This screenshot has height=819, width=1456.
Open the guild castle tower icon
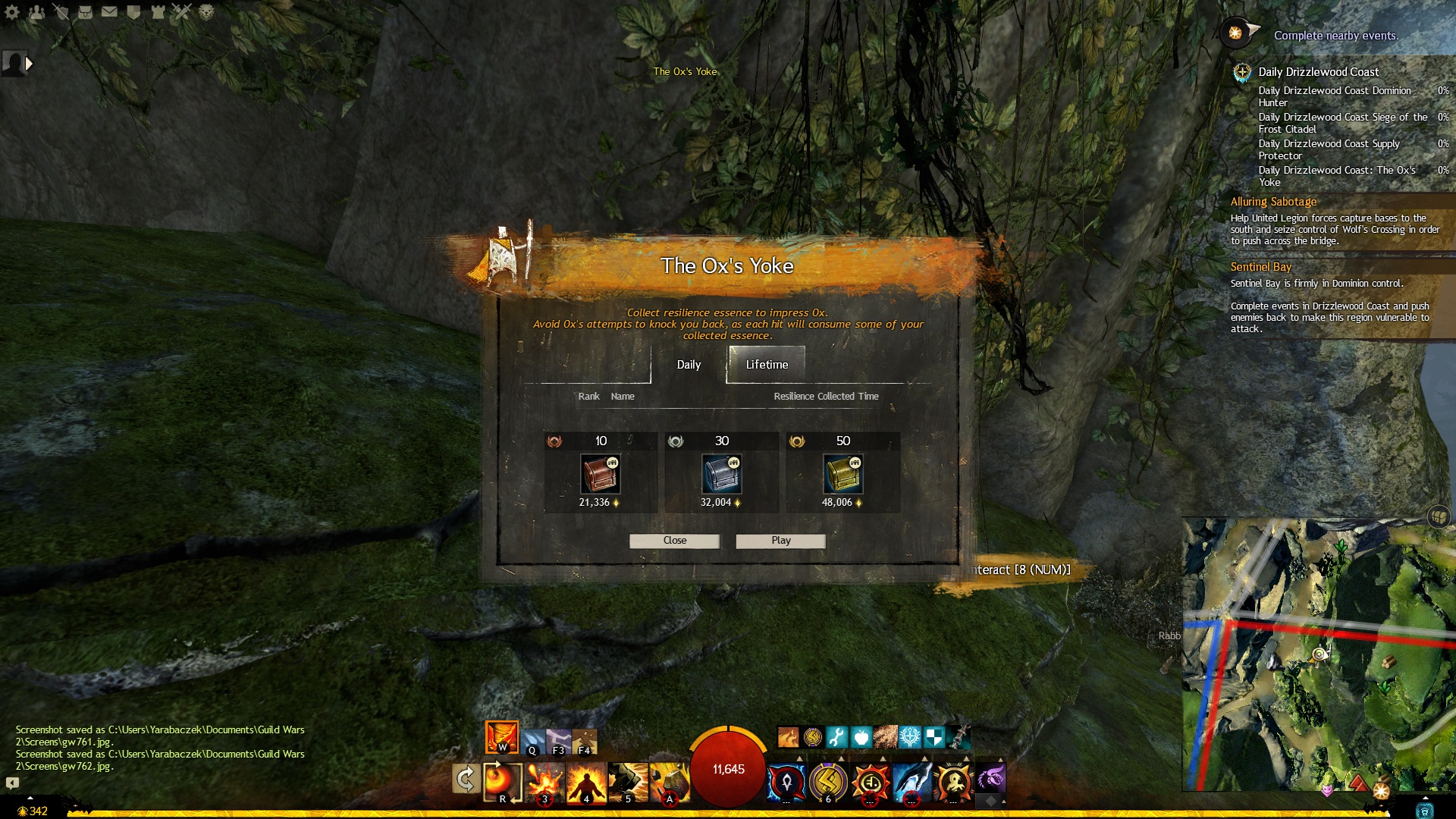158,12
